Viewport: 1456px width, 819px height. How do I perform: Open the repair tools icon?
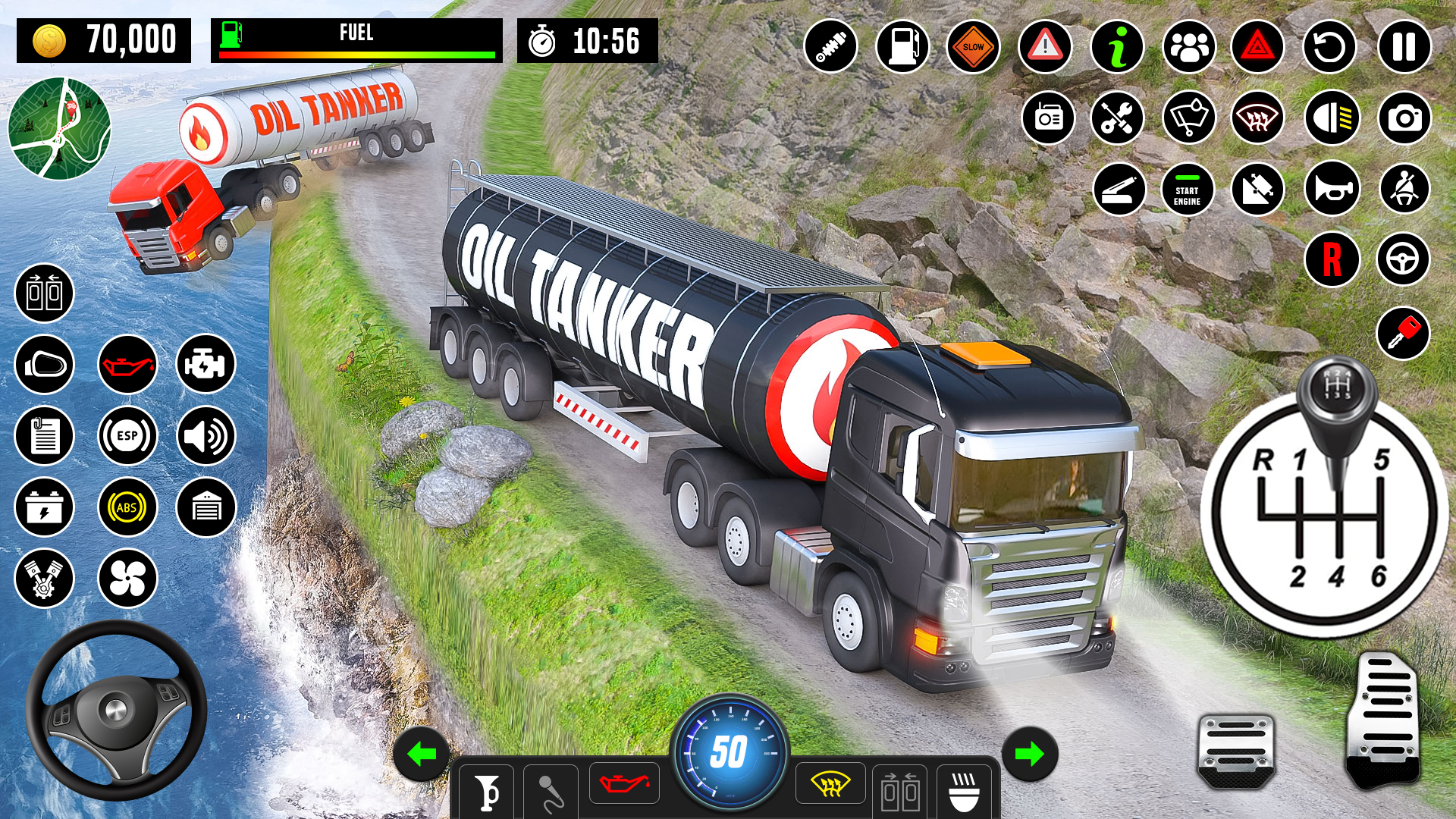1118,118
